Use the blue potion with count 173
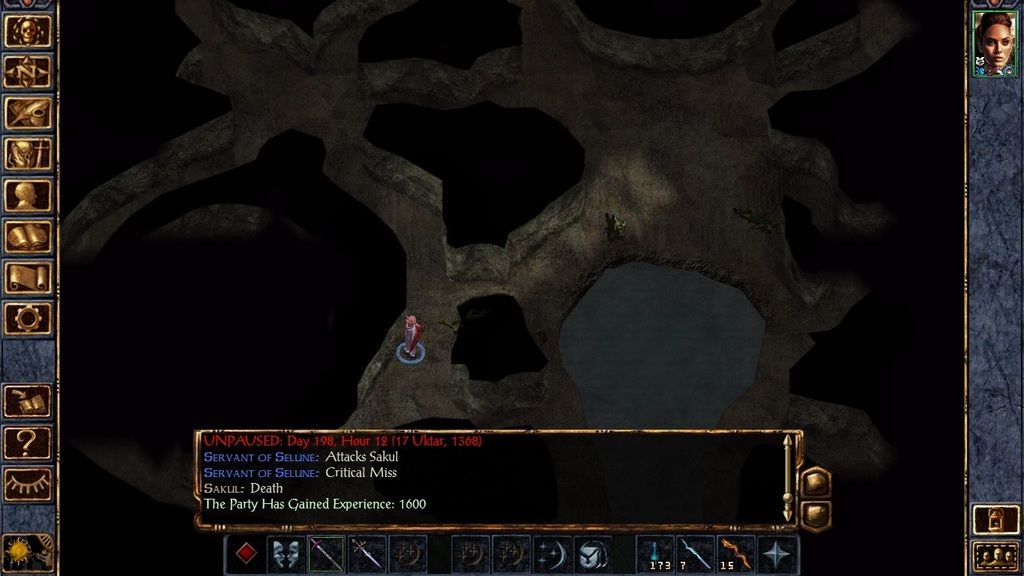The image size is (1024, 576). (x=656, y=554)
